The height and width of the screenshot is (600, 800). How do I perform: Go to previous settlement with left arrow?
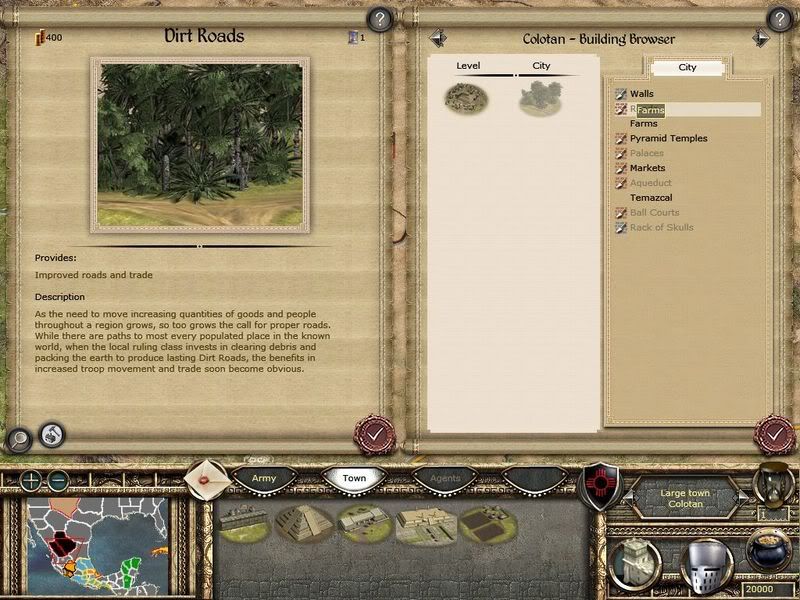point(437,38)
